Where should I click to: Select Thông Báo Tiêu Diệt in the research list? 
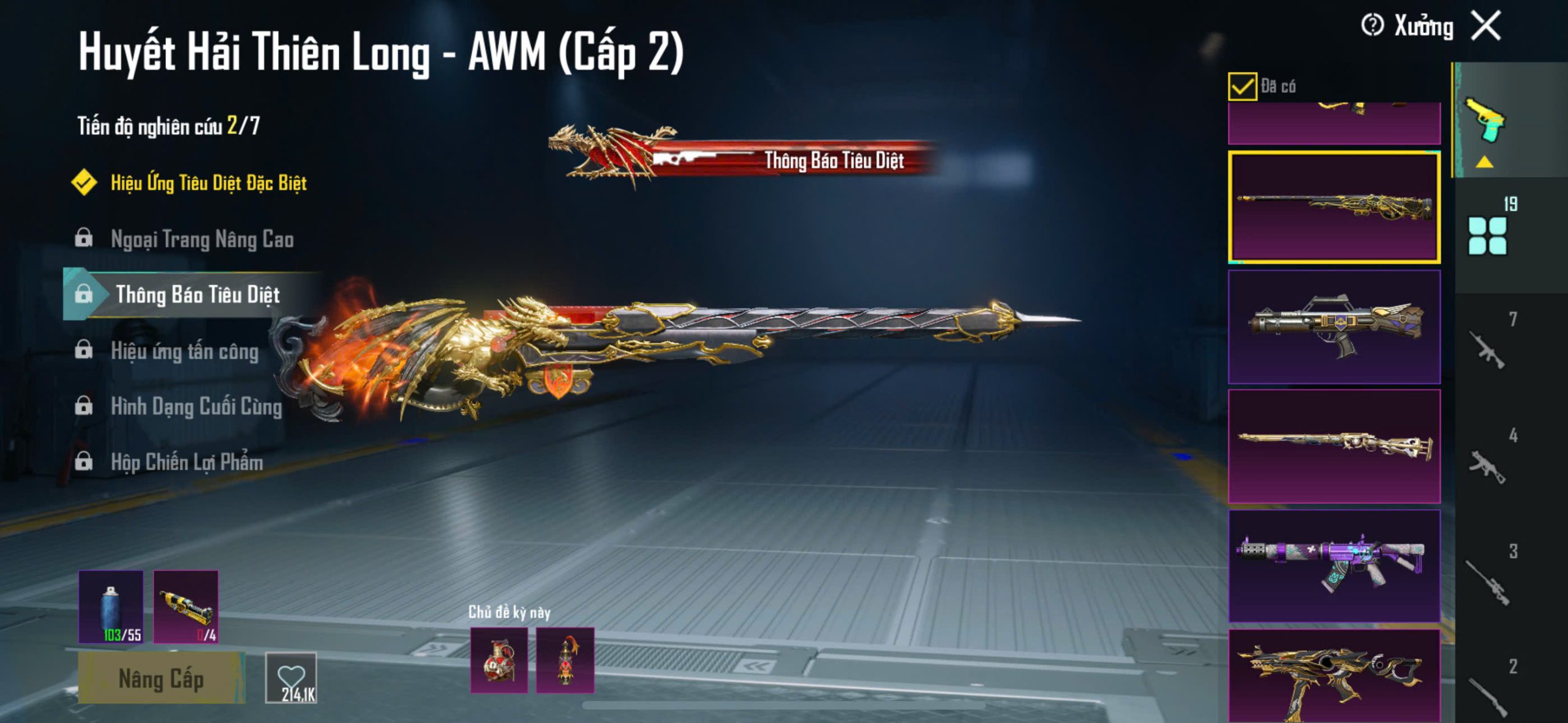coord(197,295)
